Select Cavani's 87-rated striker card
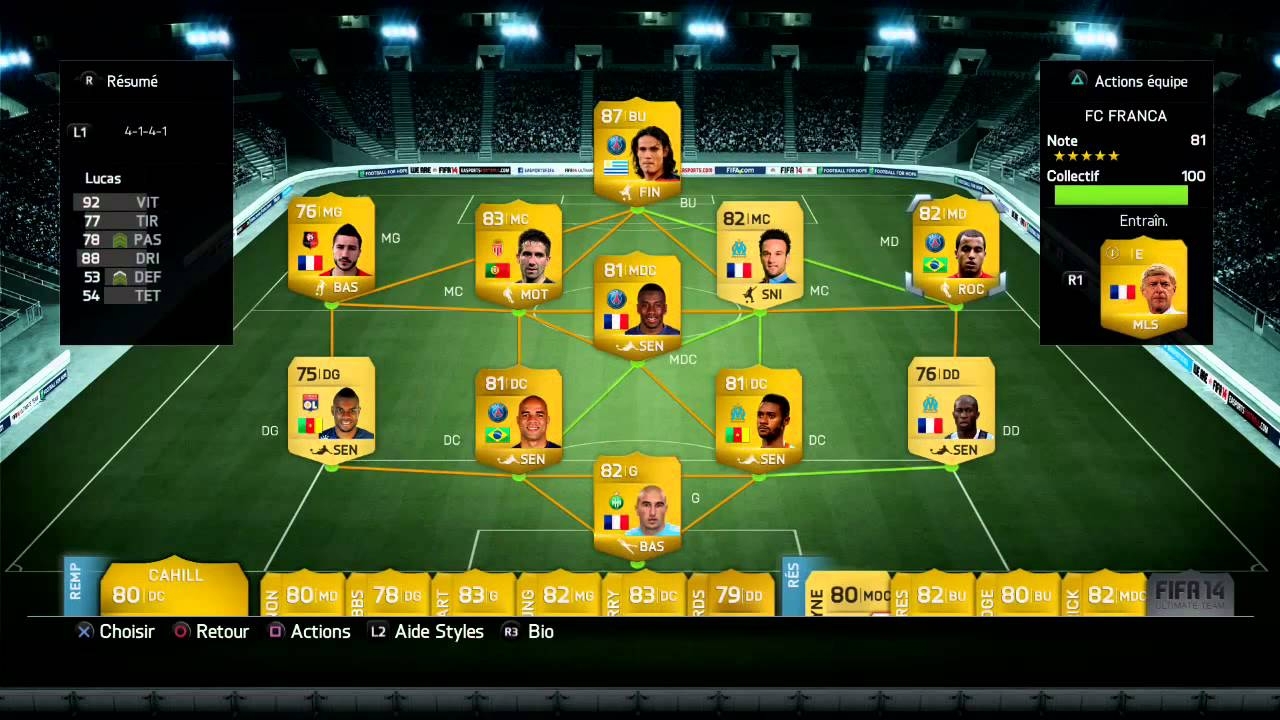Viewport: 1280px width, 720px height. click(637, 150)
